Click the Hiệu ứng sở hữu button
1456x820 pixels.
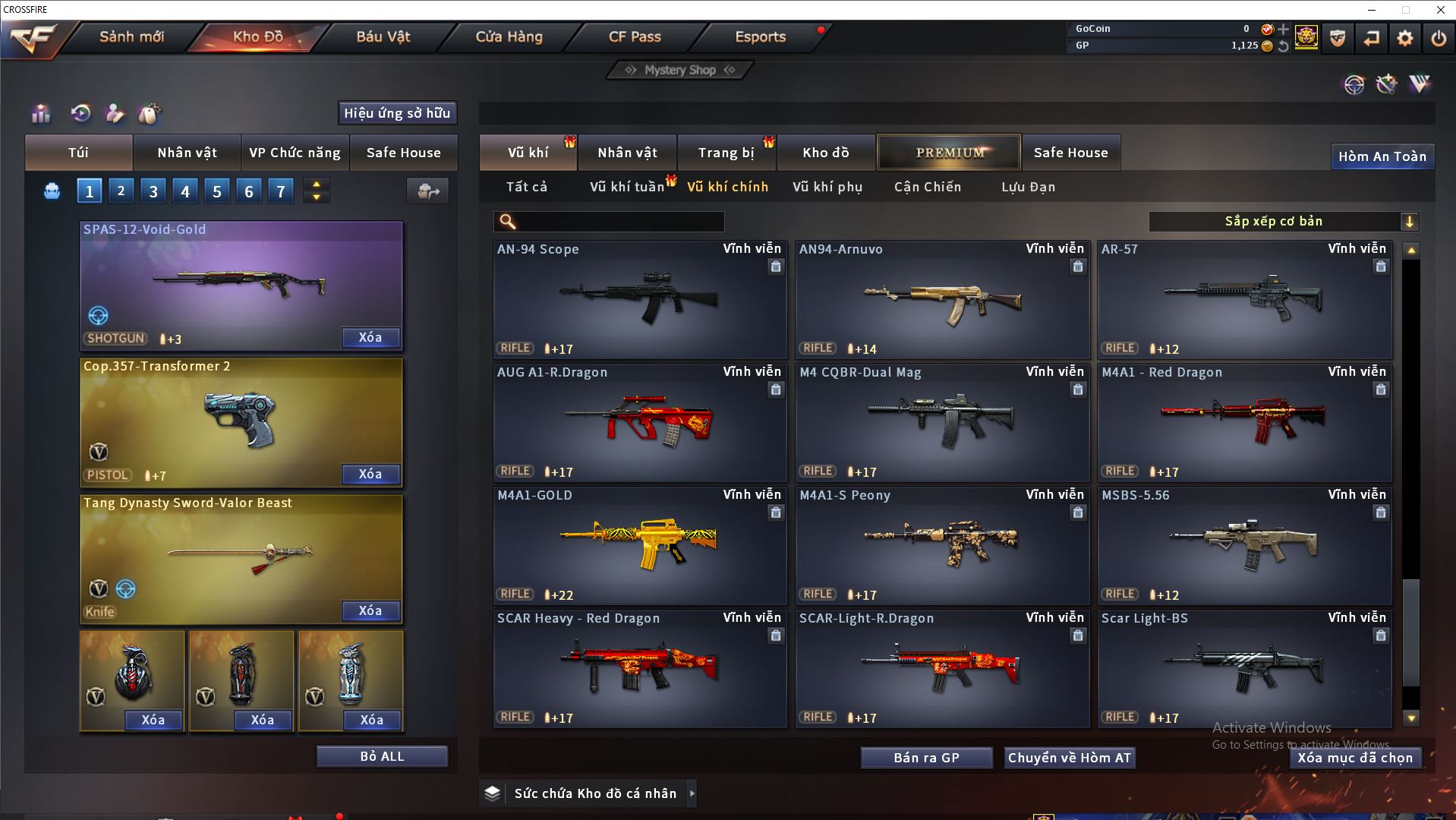click(397, 113)
